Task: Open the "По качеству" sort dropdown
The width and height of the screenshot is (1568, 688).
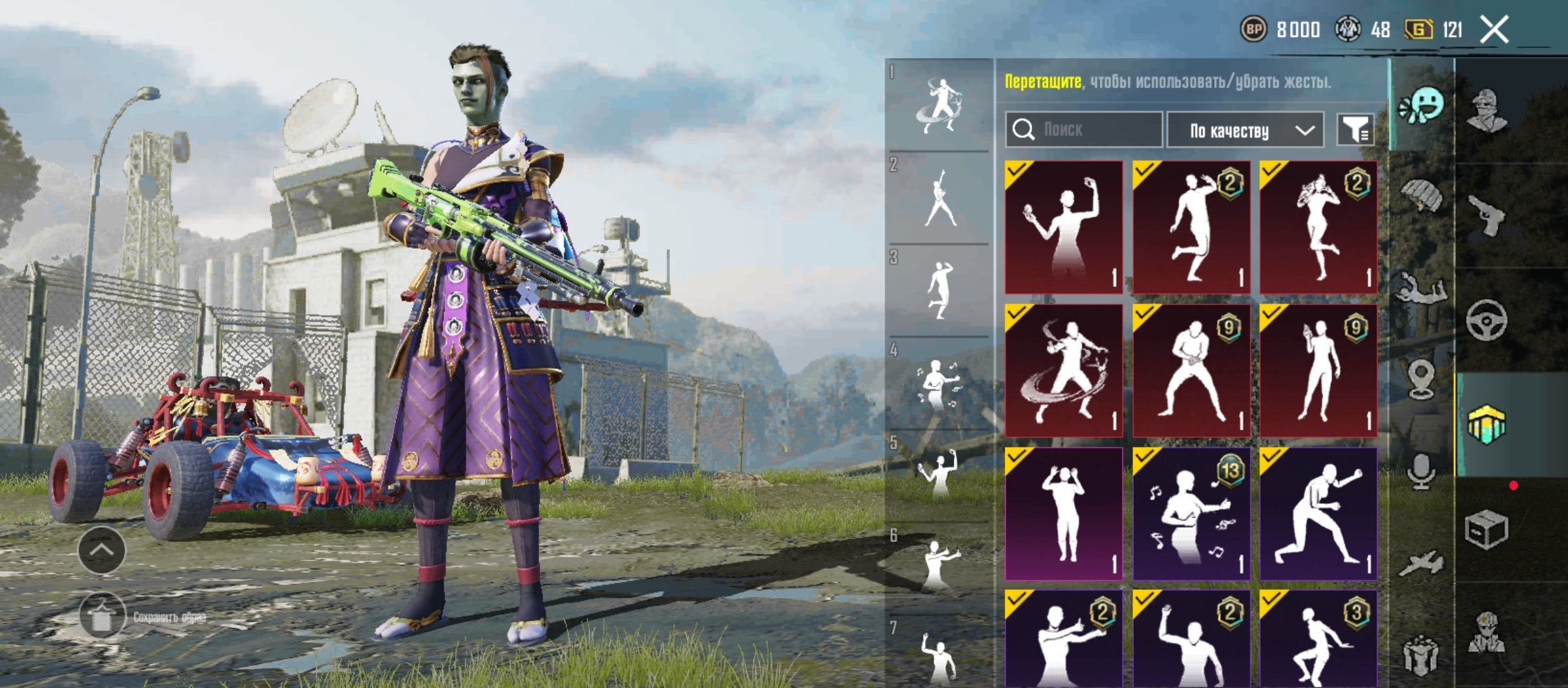Action: [1244, 131]
